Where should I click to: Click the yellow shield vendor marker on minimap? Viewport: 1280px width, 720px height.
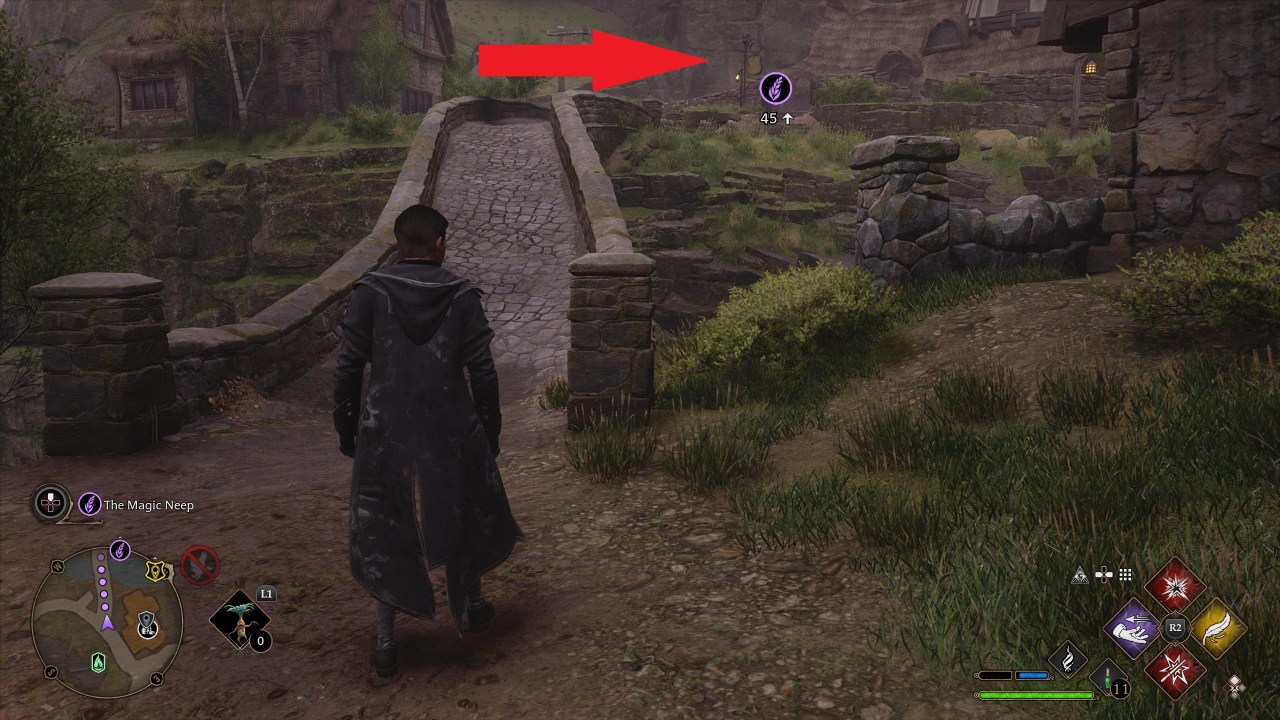pos(155,570)
